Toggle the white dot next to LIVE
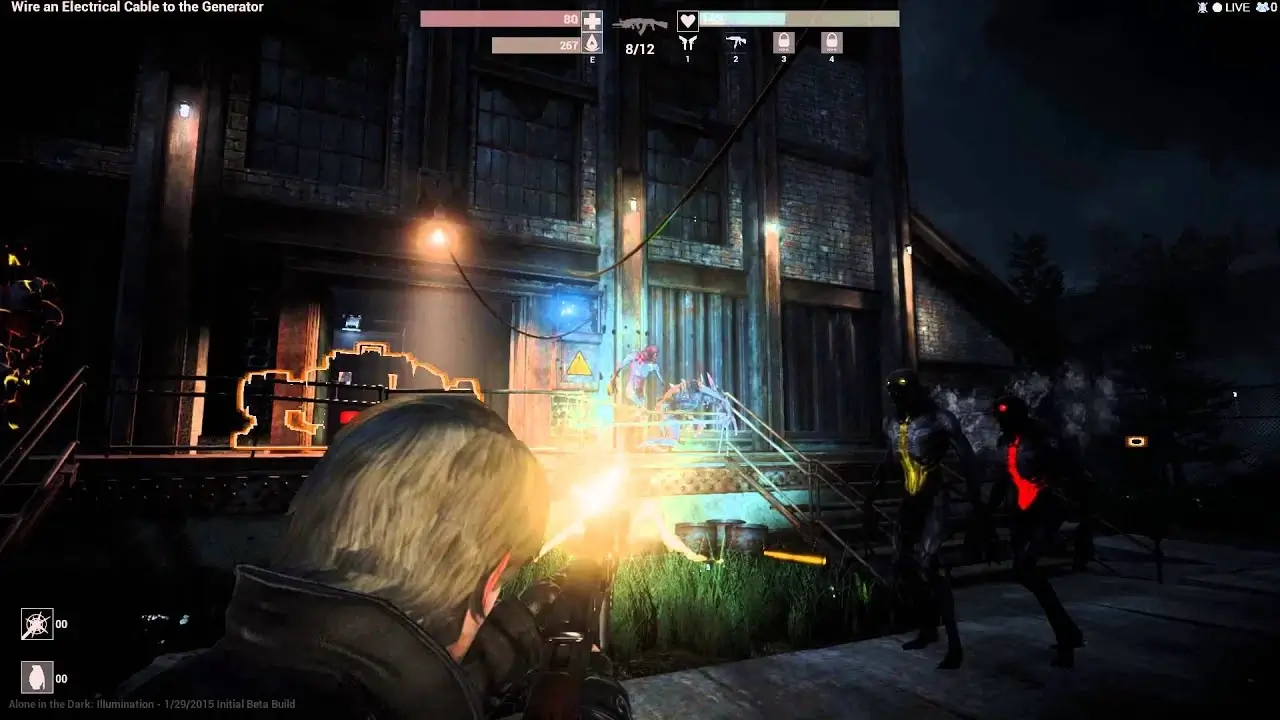This screenshot has height=720, width=1280. pos(1217,7)
